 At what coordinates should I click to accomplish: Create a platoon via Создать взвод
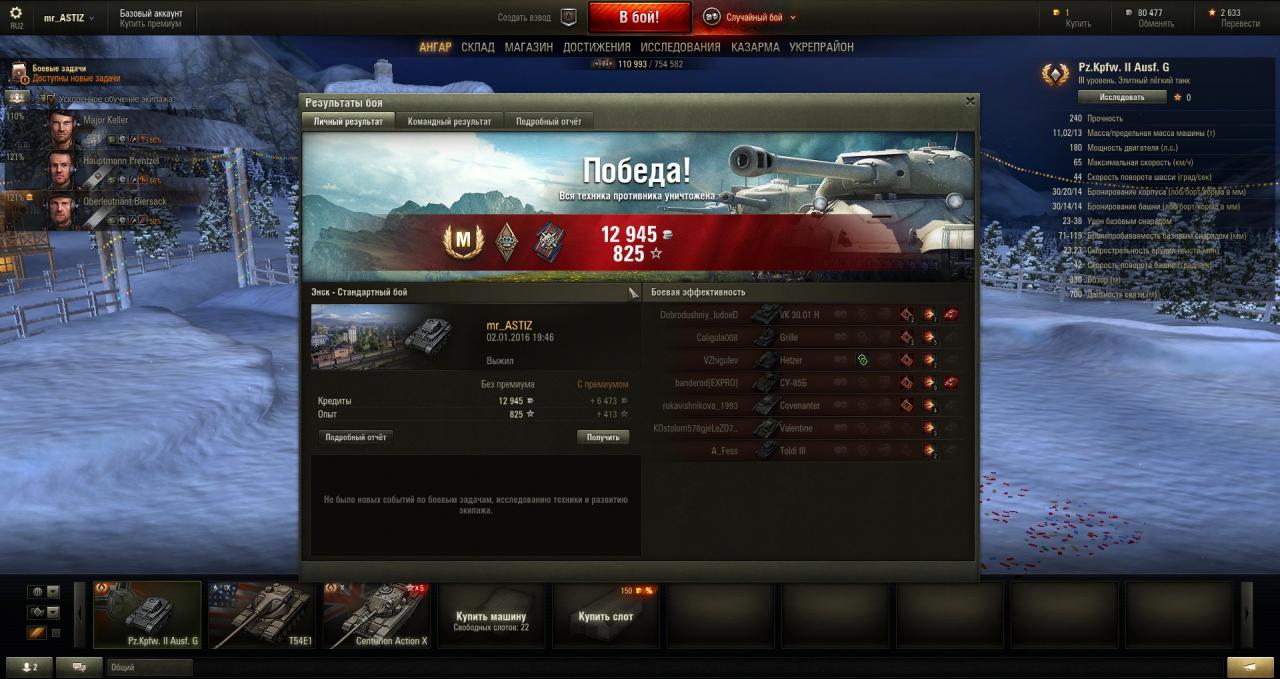538,17
